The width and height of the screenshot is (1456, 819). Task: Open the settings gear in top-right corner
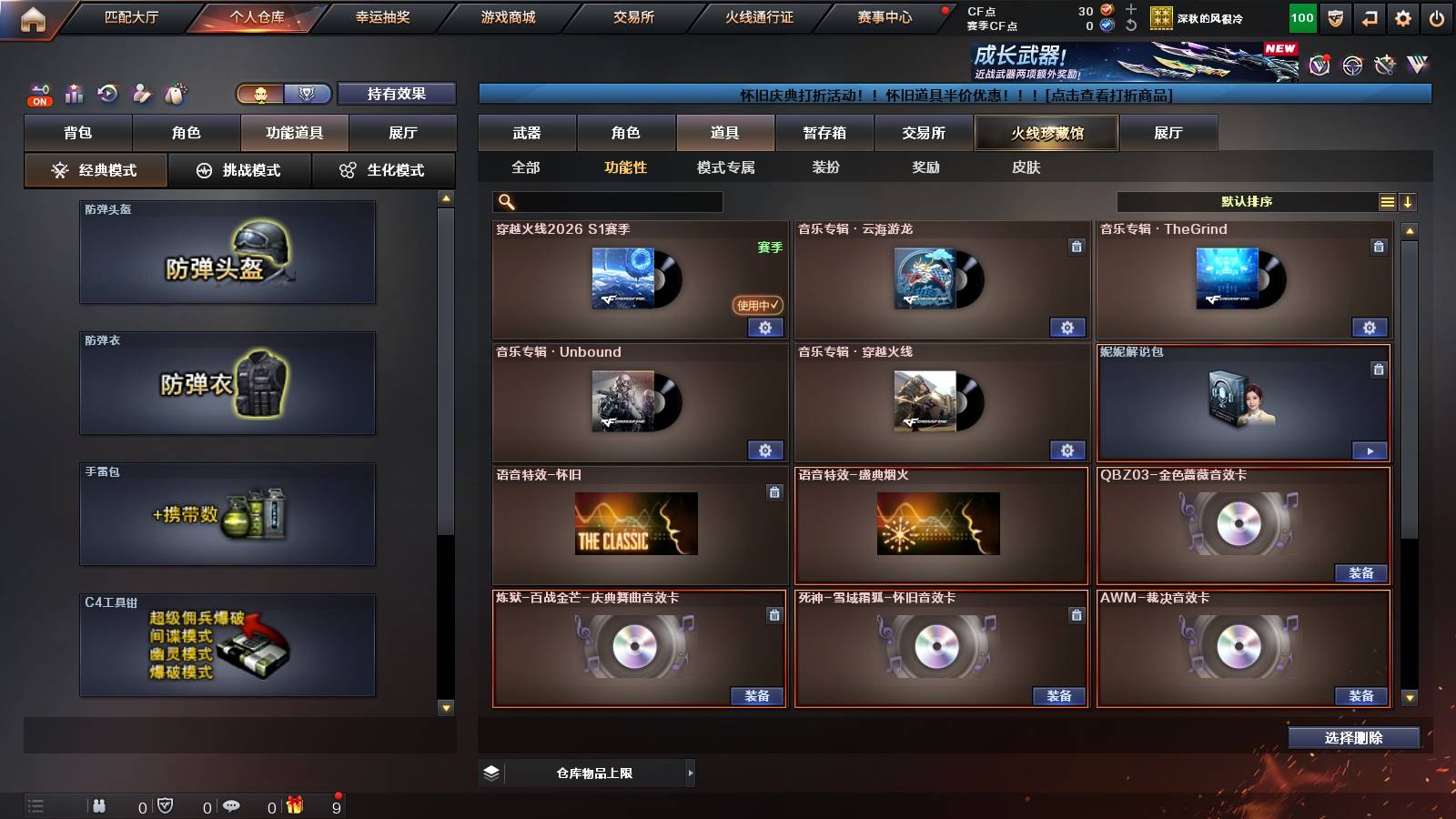click(x=1402, y=15)
